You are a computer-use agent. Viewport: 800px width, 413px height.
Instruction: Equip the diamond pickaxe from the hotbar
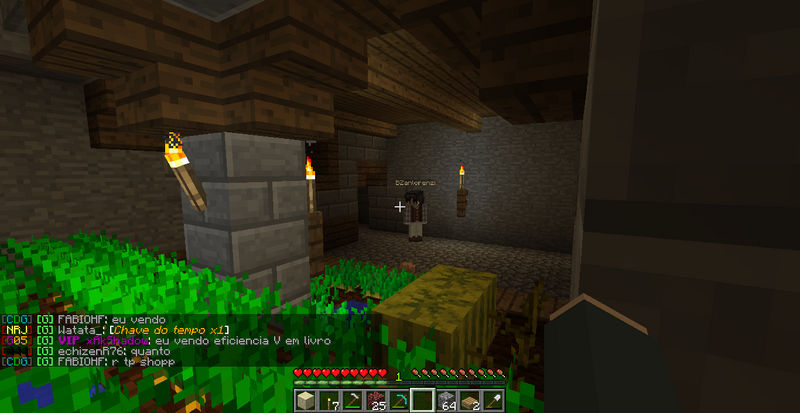click(x=398, y=401)
